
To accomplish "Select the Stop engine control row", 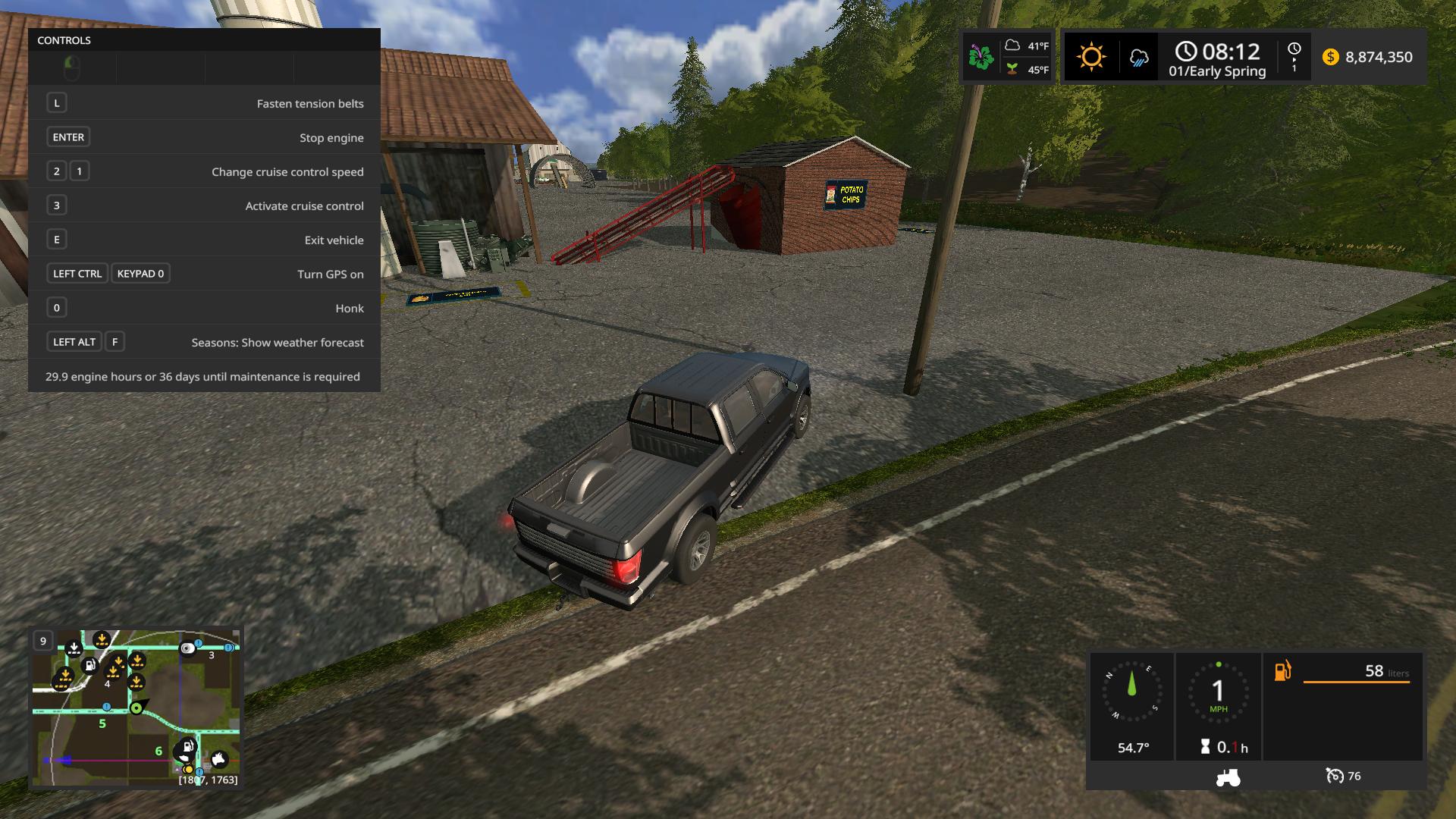I will pyautogui.click(x=204, y=137).
